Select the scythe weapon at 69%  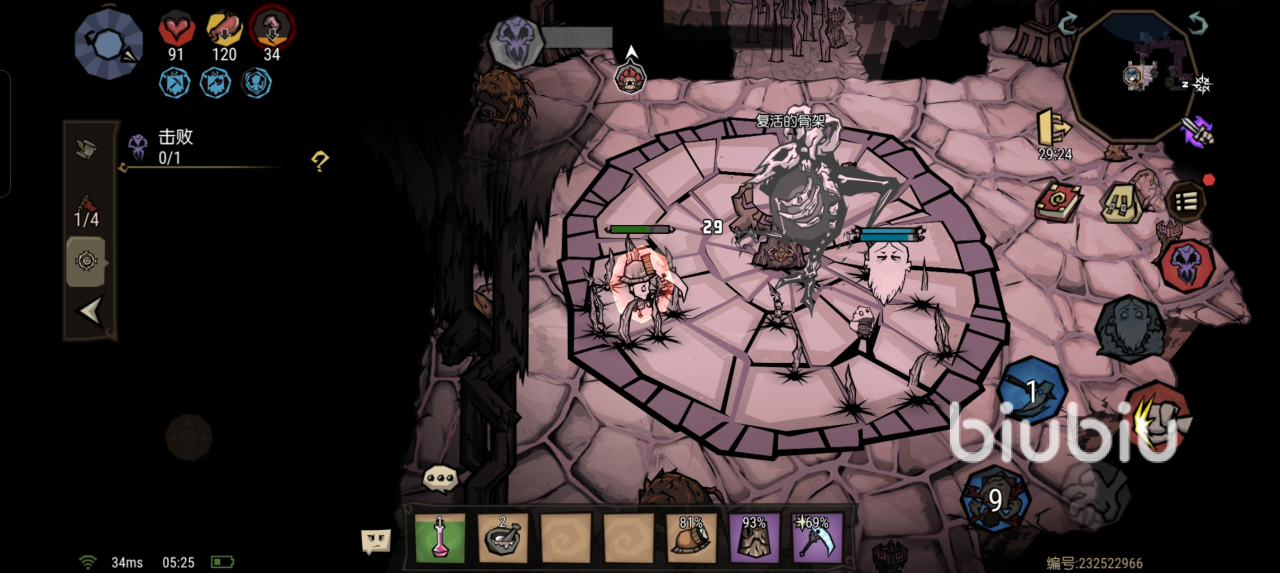[x=817, y=538]
